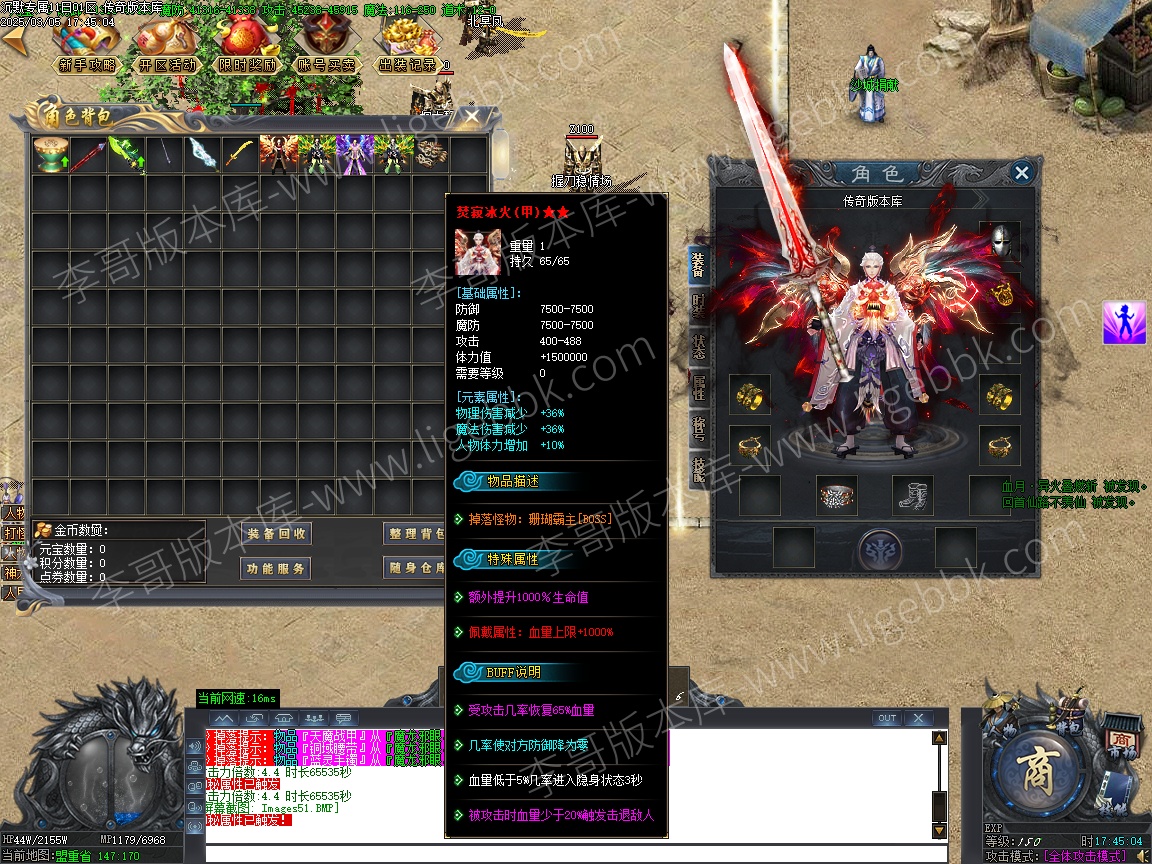Open the 出装记录 drop records
Screen dimensions: 1152x864
(x=408, y=64)
